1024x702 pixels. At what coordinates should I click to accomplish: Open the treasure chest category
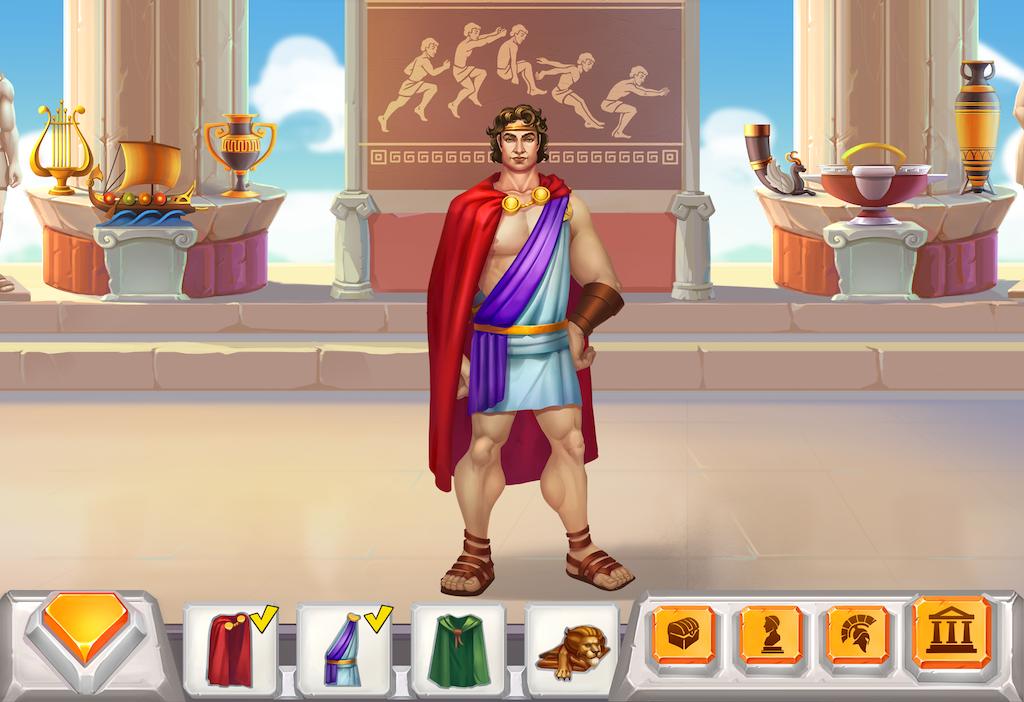(684, 634)
